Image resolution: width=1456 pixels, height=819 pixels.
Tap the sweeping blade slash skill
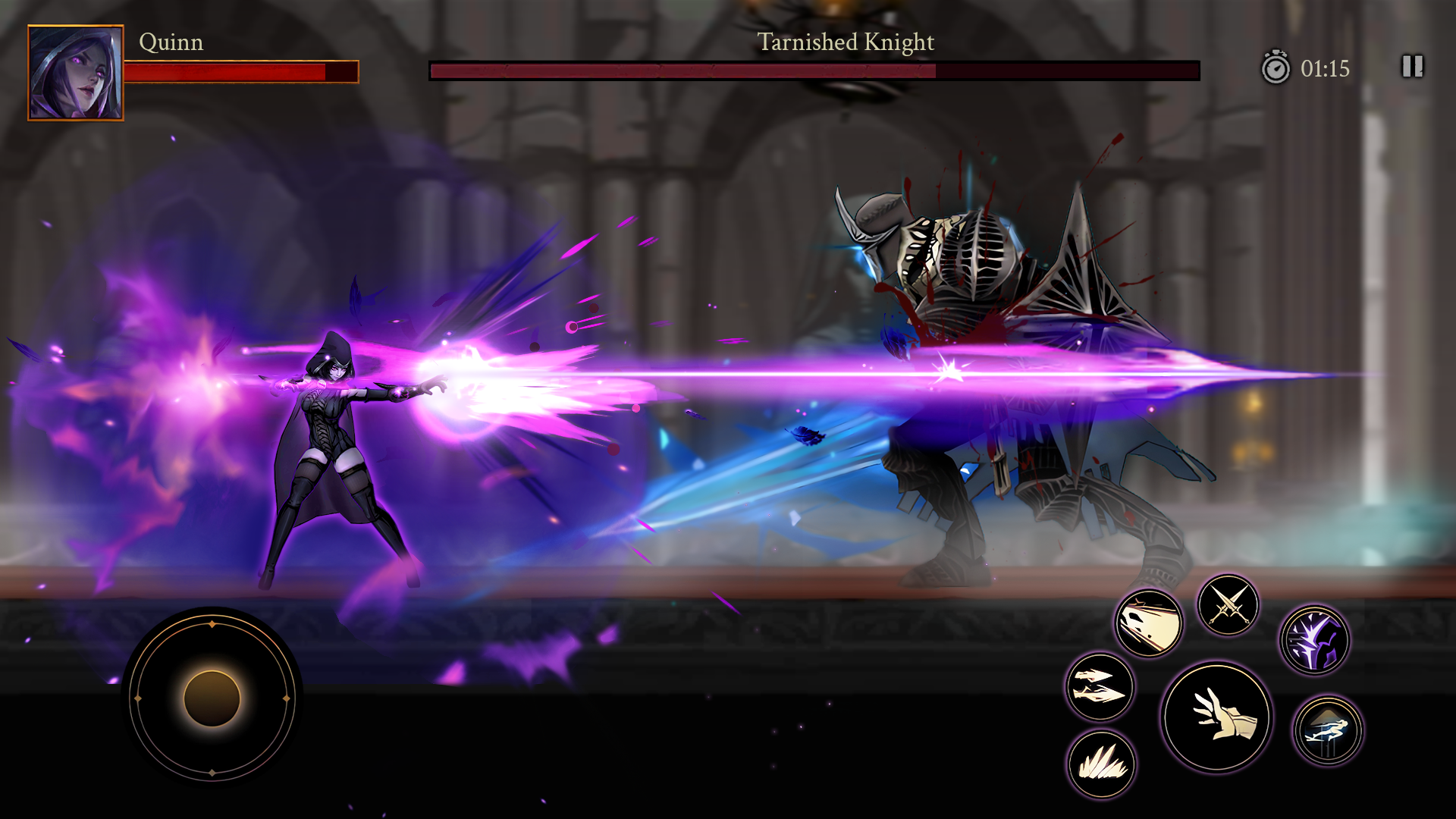coord(1147,623)
